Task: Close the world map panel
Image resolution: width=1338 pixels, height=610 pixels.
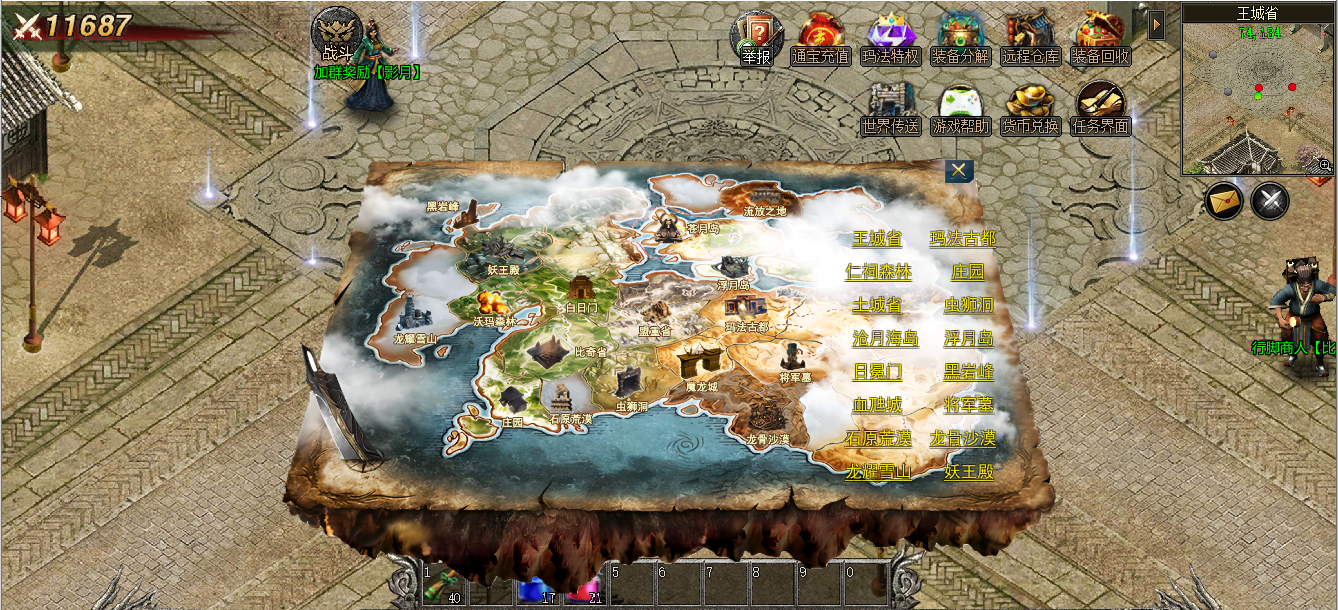Action: pos(959,171)
